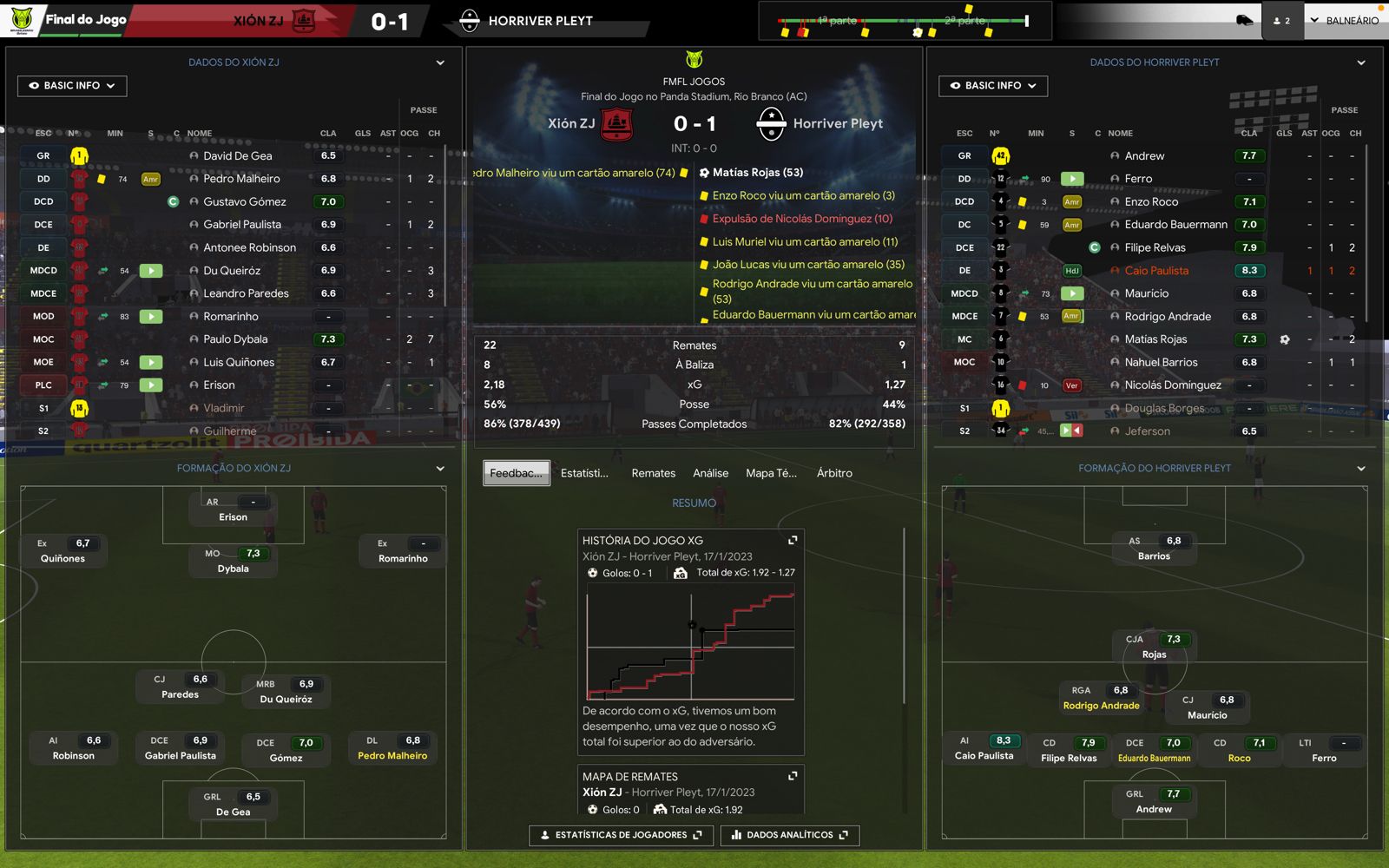
Task: Click Matías Rojas goal event (53)
Action: (x=758, y=173)
